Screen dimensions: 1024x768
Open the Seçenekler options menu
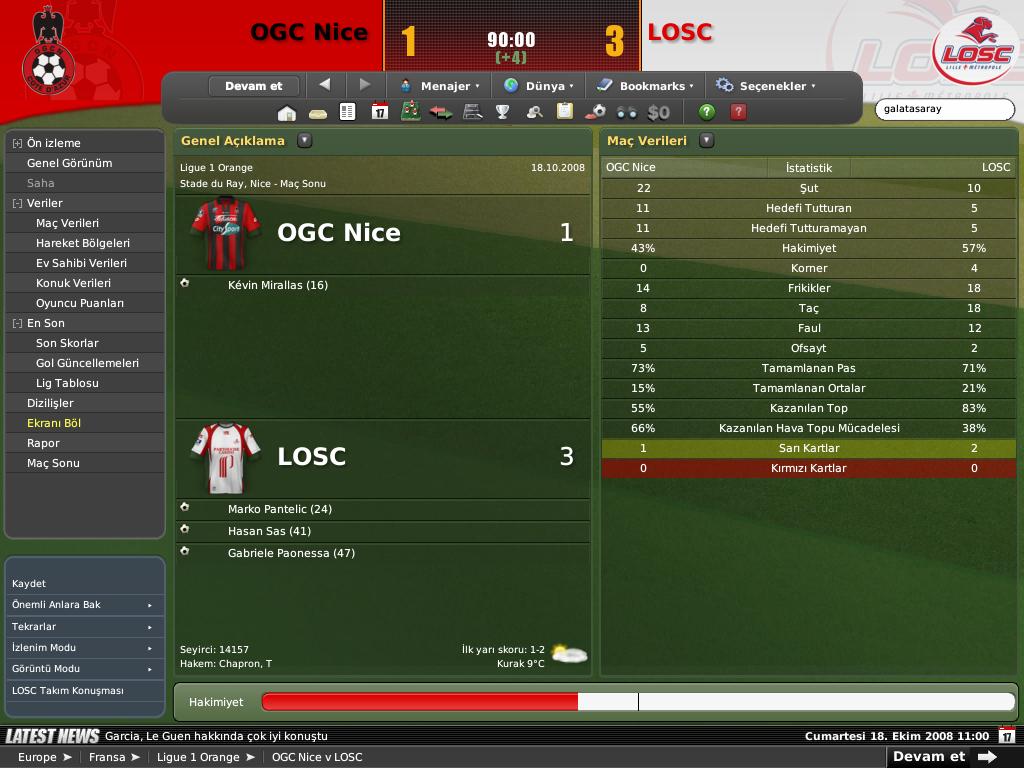coord(766,86)
